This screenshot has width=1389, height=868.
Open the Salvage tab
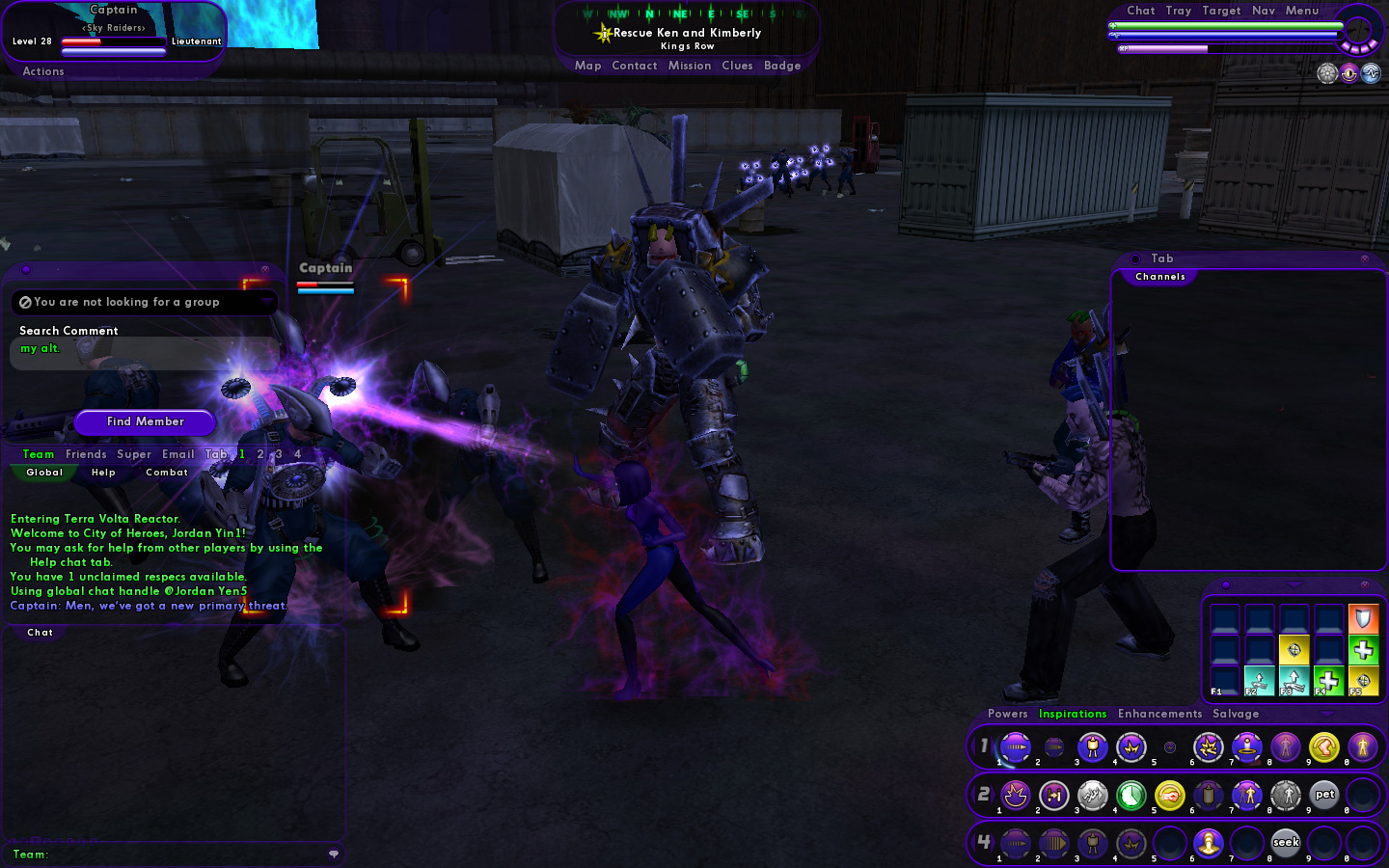[x=1236, y=714]
